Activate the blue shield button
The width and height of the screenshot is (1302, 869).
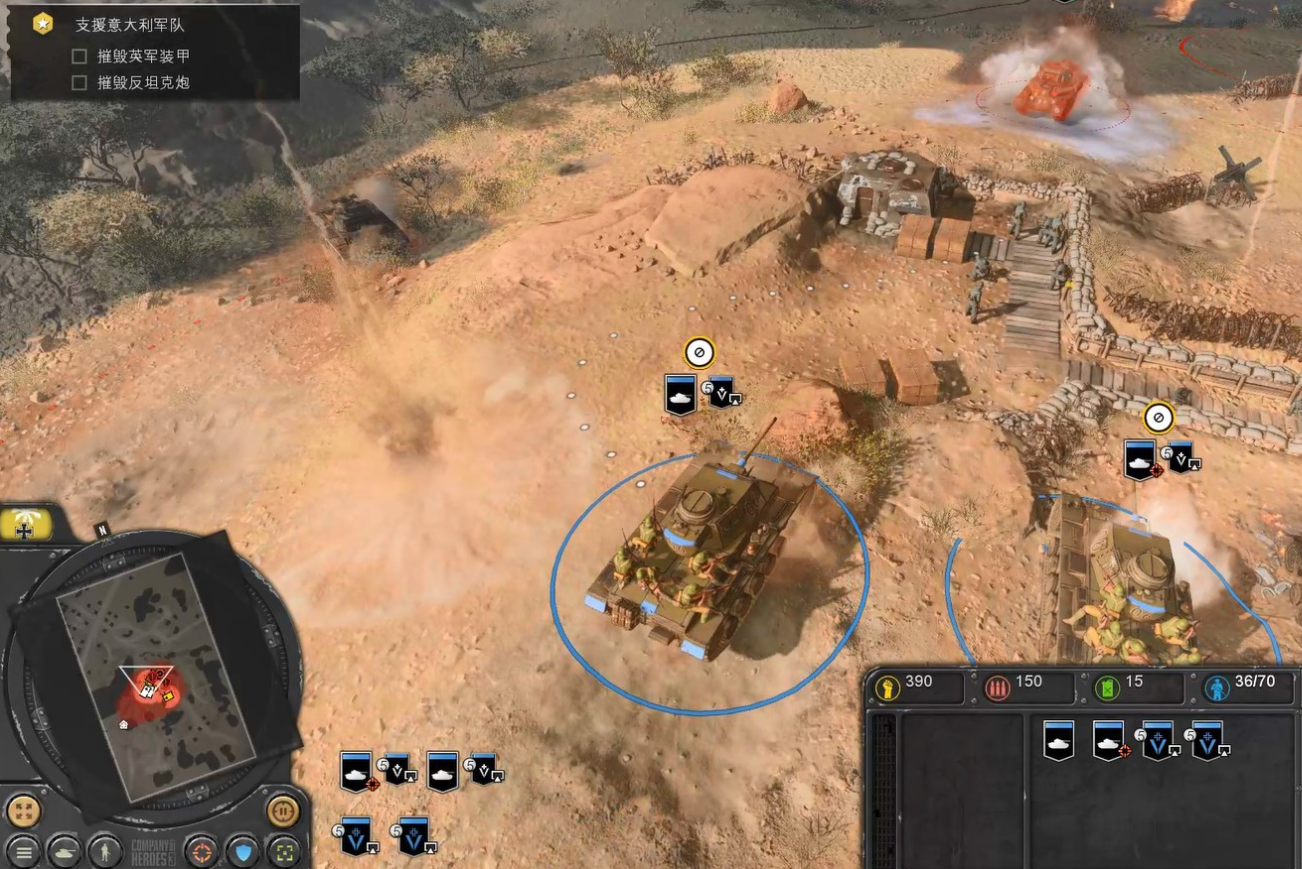242,852
